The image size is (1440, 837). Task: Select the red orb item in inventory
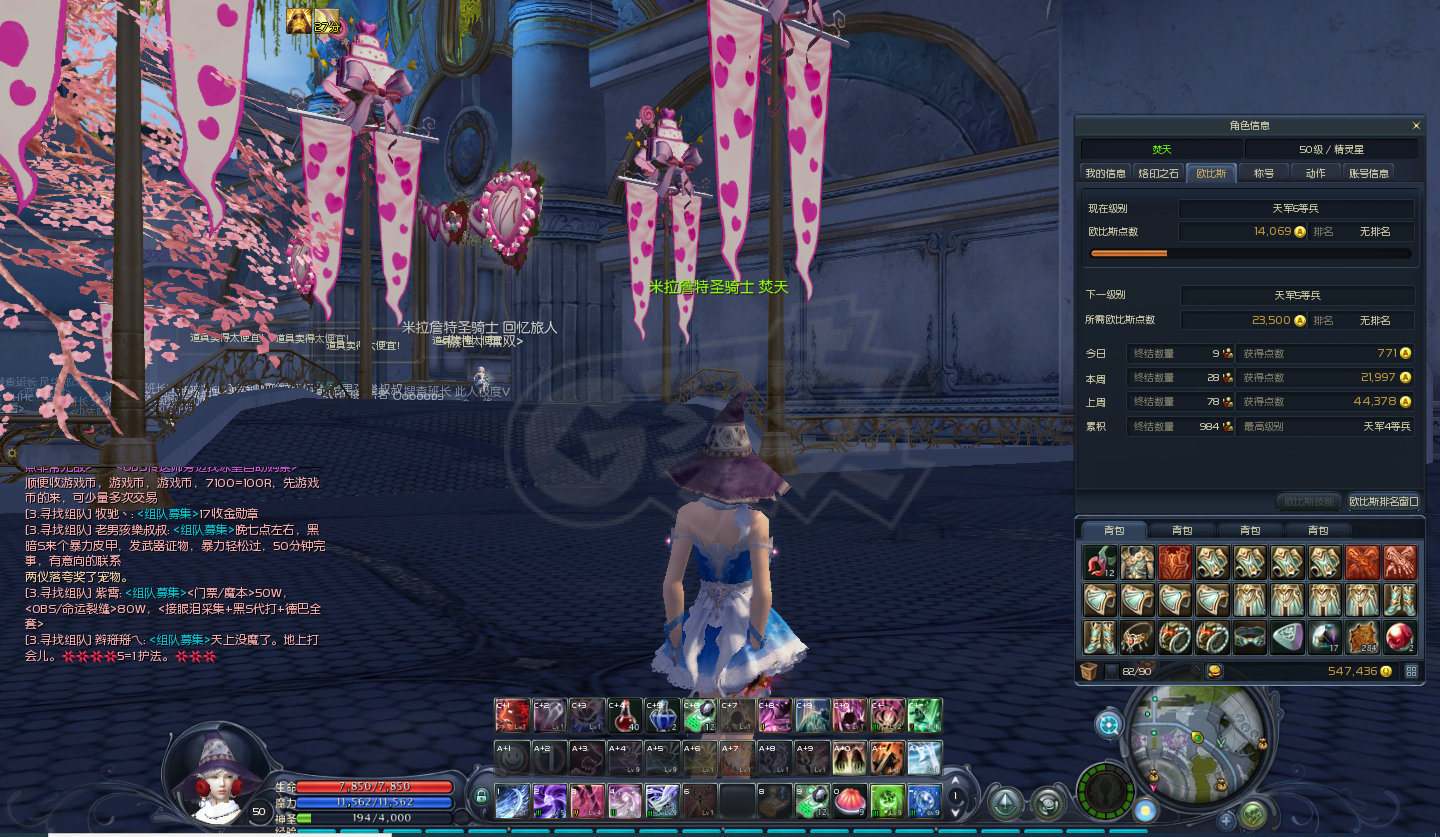(1399, 637)
